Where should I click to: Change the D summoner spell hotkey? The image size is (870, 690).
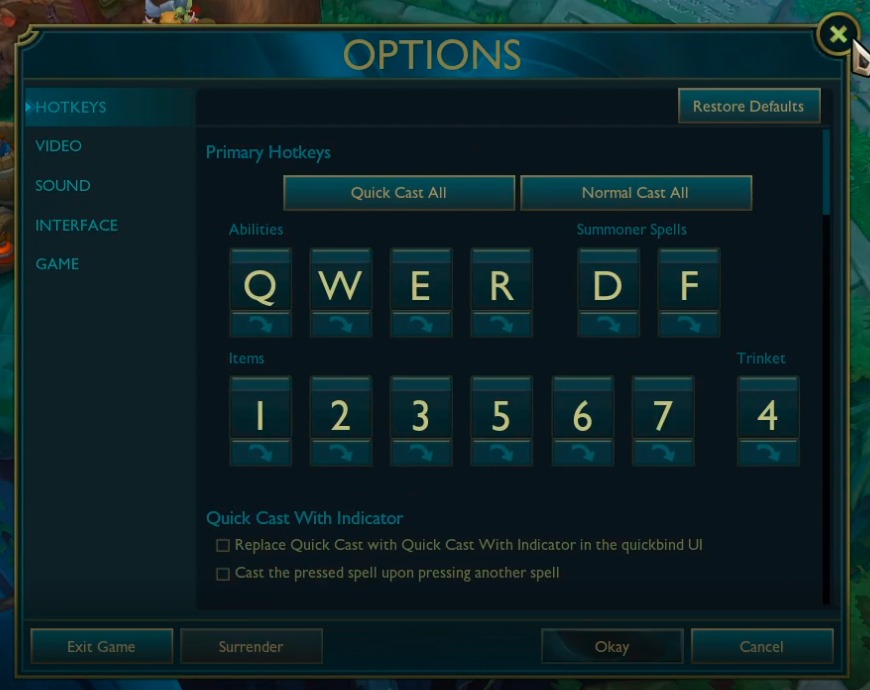(607, 286)
